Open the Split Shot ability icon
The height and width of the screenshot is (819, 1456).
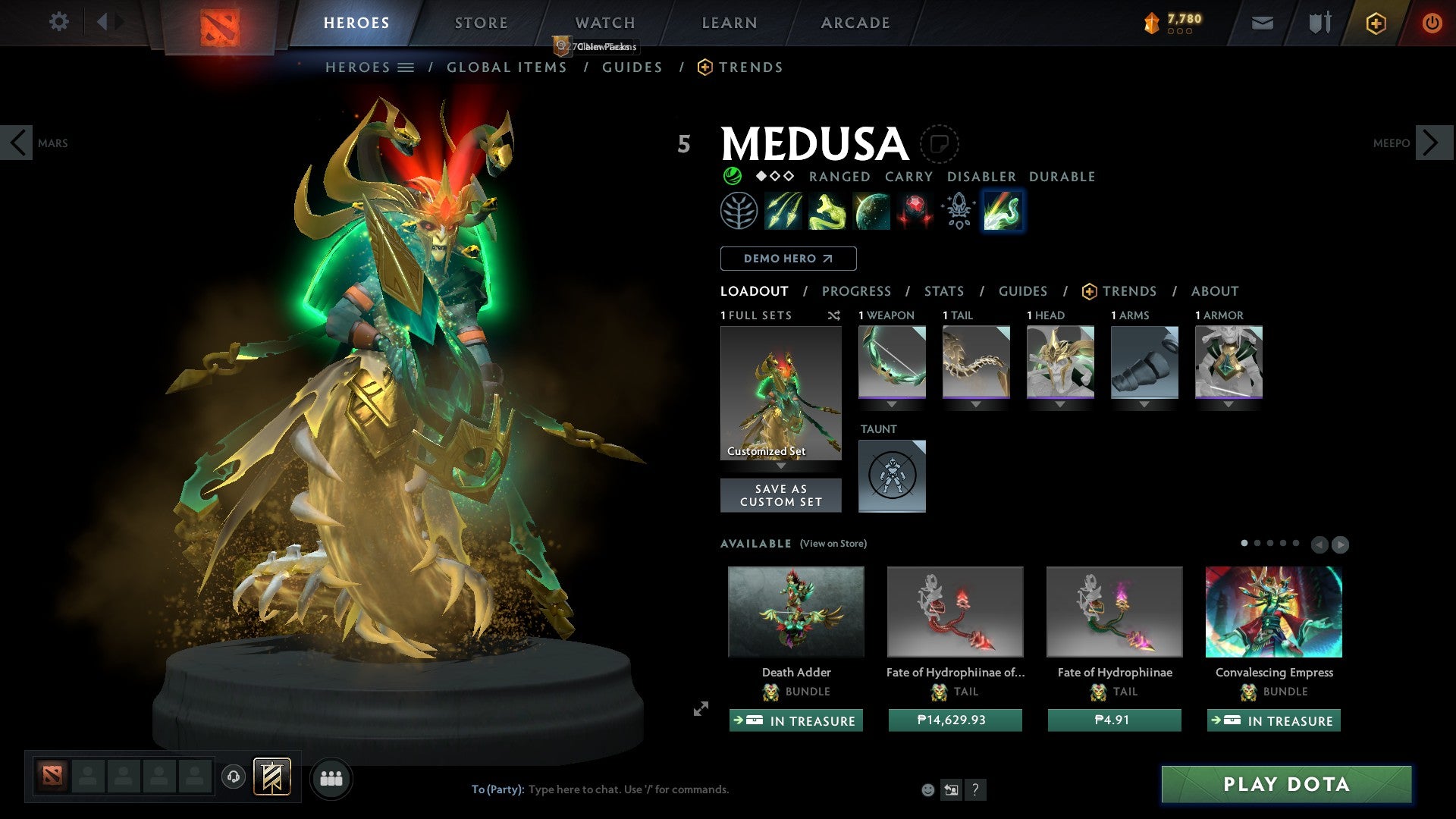coord(784,211)
